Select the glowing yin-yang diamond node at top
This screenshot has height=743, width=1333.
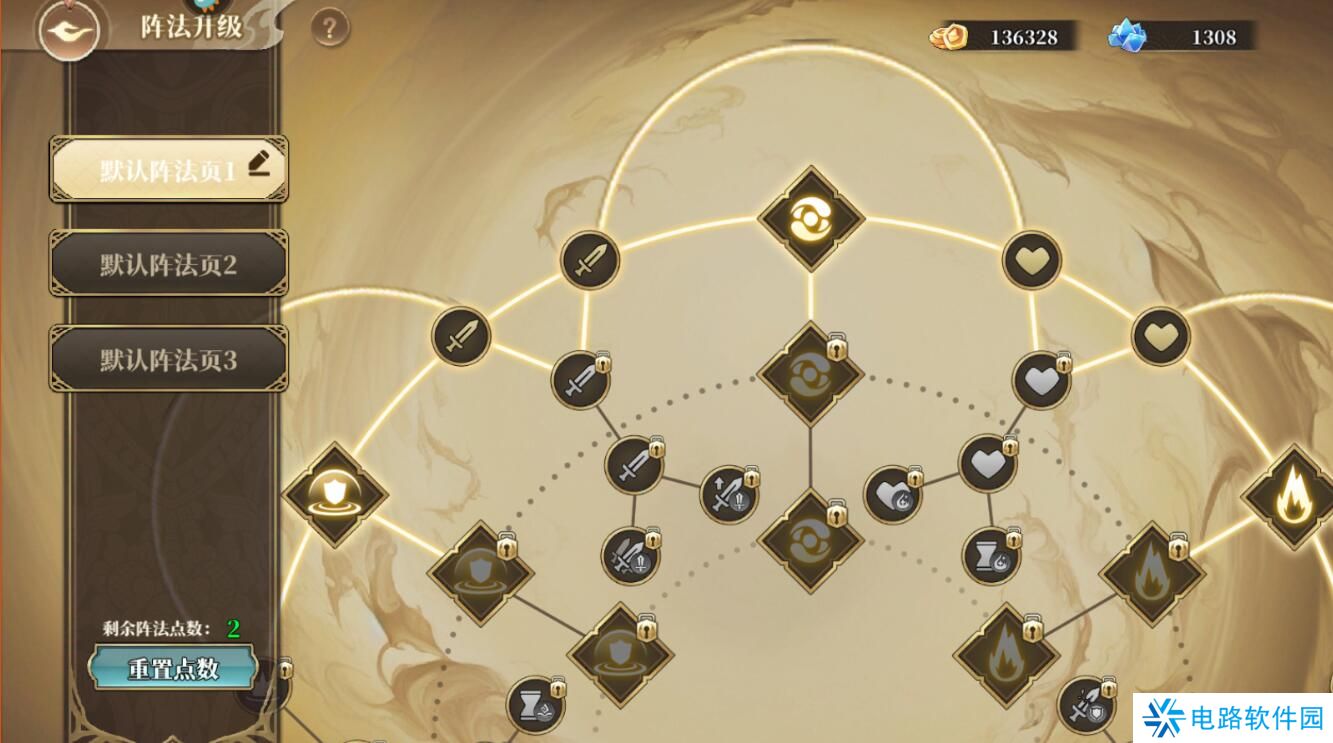pyautogui.click(x=810, y=218)
